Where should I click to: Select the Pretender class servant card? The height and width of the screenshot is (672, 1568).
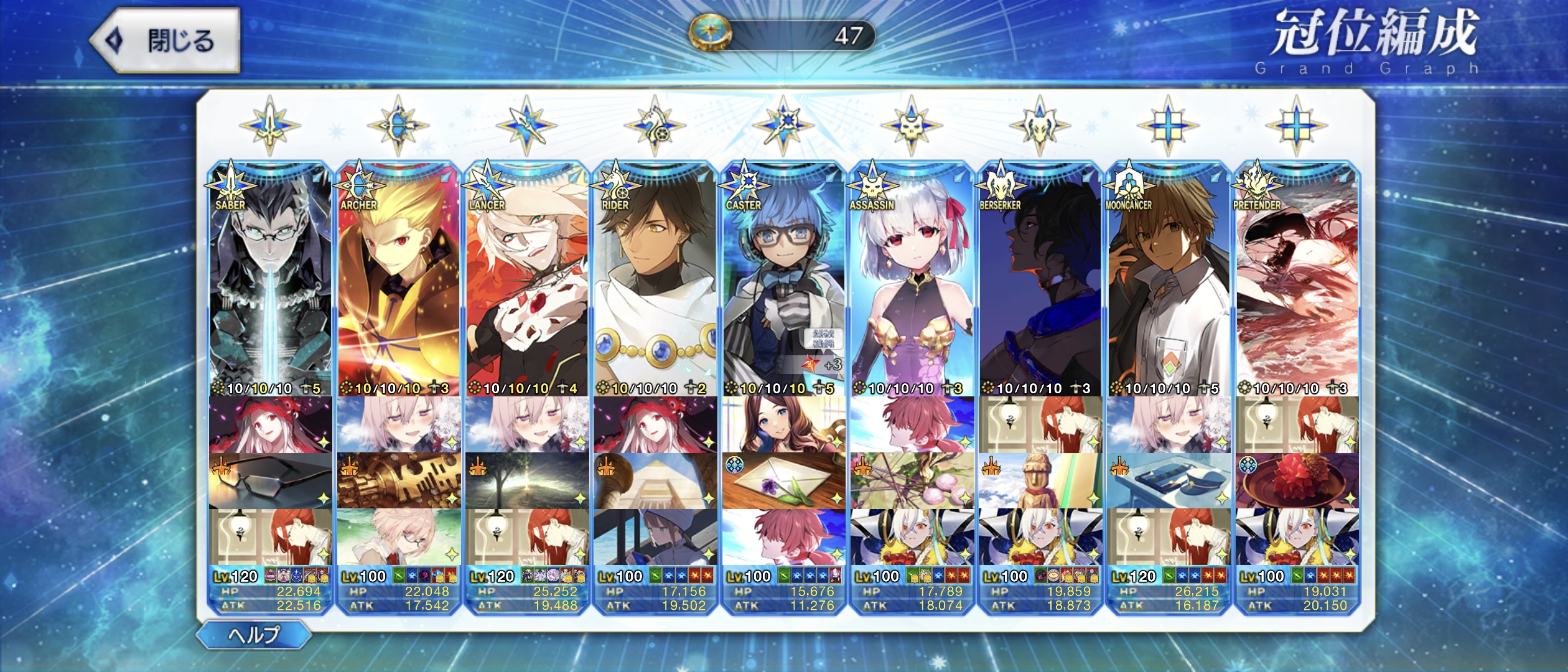click(x=1297, y=280)
